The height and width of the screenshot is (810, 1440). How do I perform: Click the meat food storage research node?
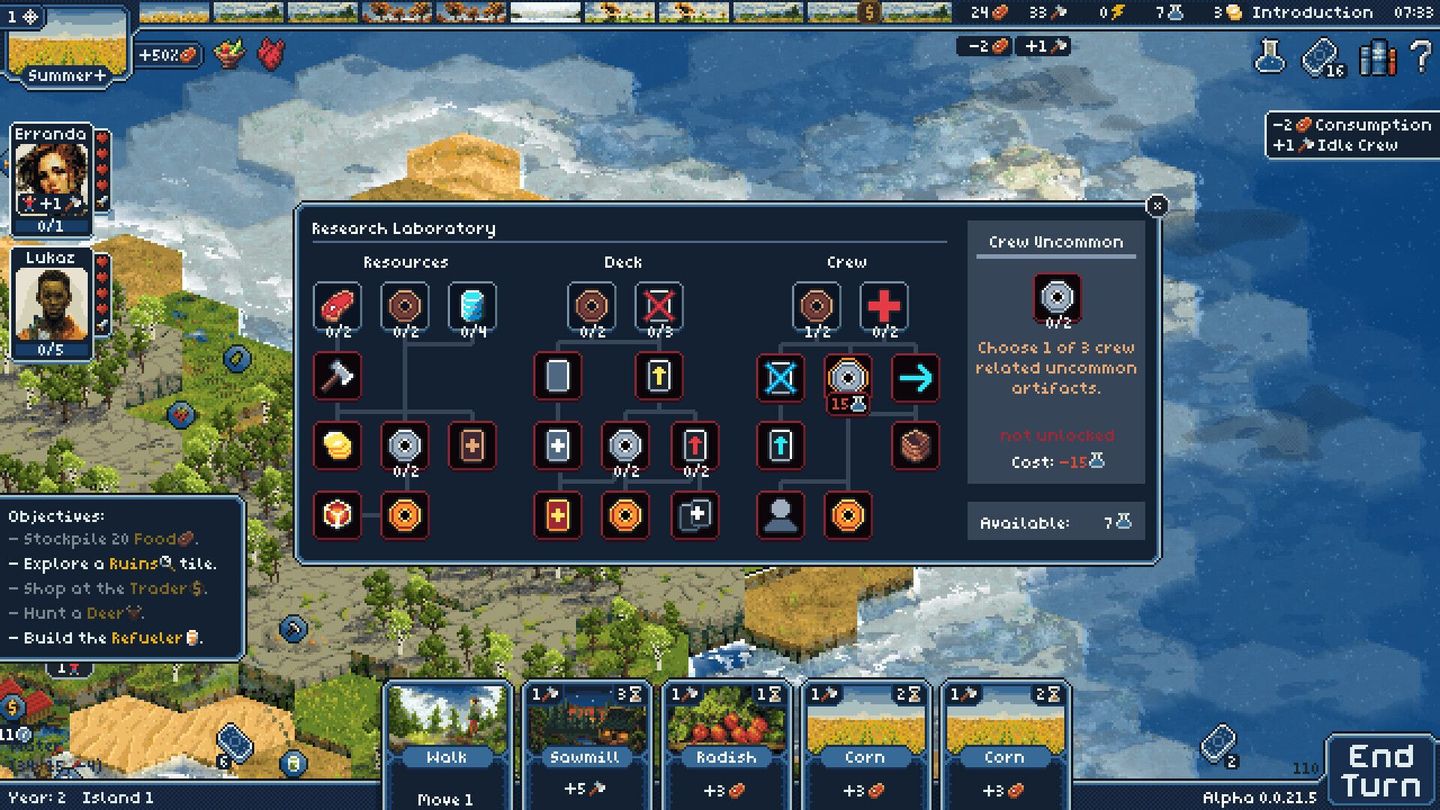(338, 306)
